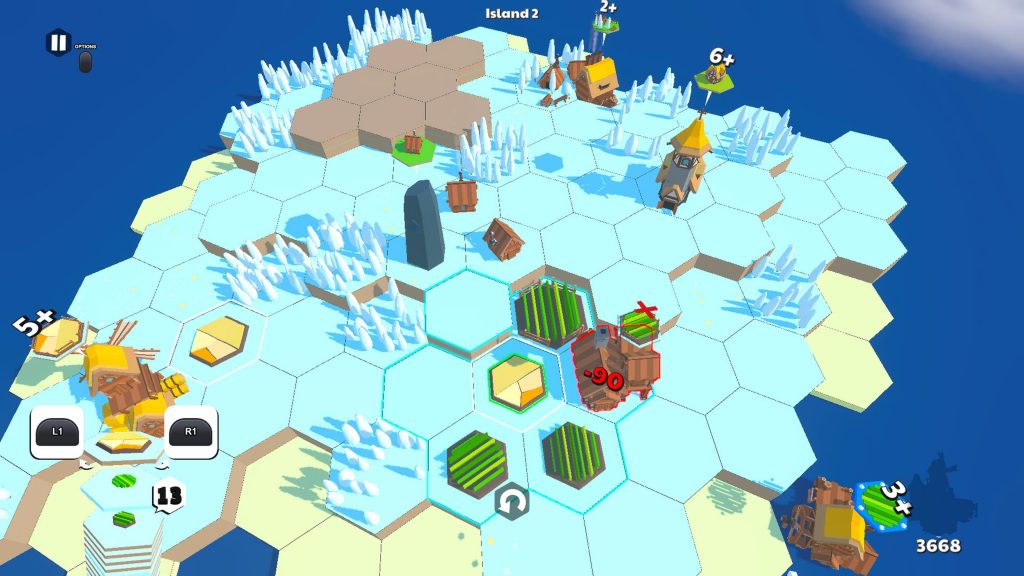Pause the game with the pause button

pyautogui.click(x=57, y=43)
